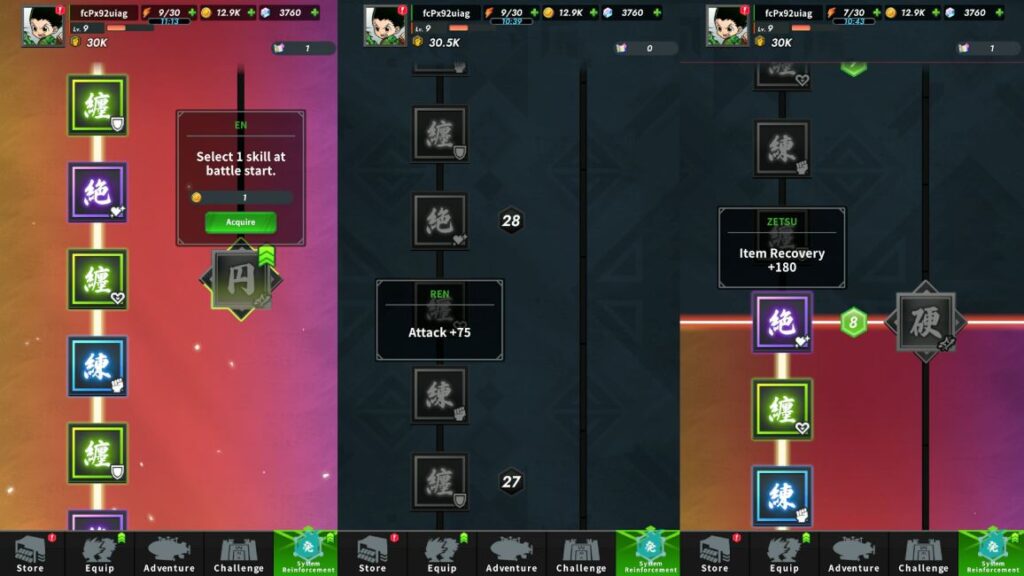The width and height of the screenshot is (1024, 576).
Task: Select the purple Zetsu node beside the green 8 badge
Action: (782, 322)
